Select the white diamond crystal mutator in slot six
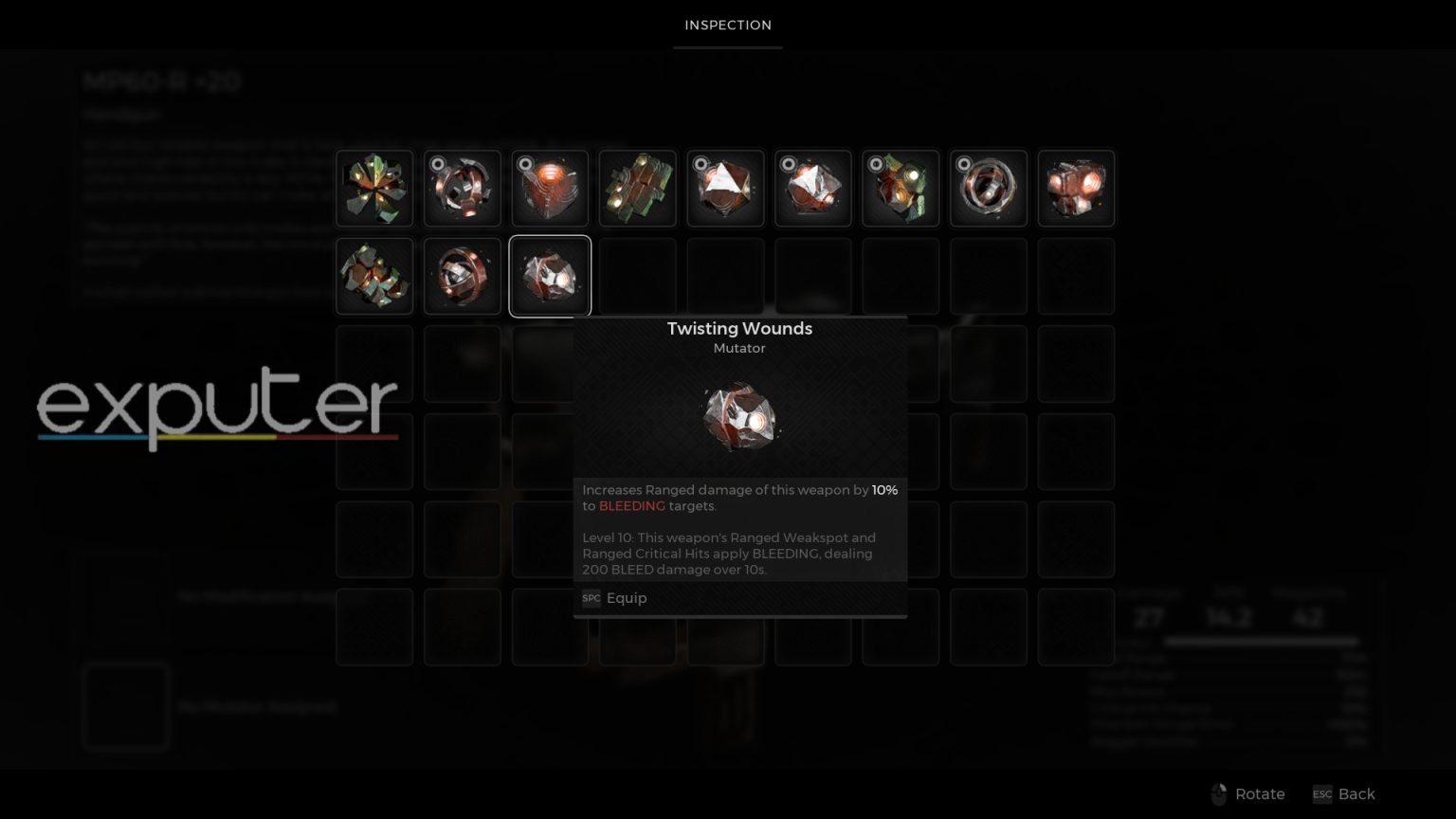Screen dimensions: 1456x819 coord(813,188)
